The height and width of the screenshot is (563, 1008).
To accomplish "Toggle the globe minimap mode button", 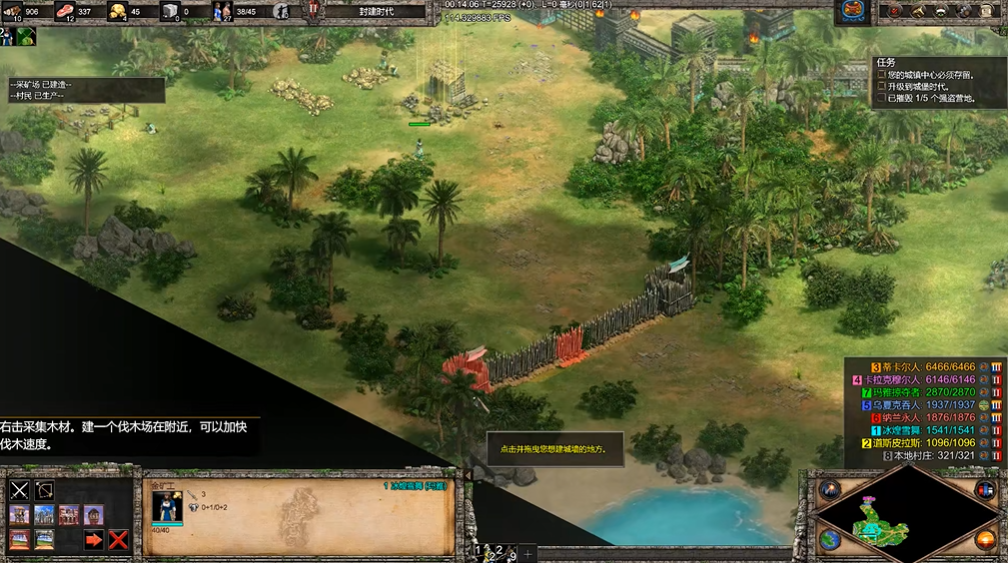I will [830, 540].
